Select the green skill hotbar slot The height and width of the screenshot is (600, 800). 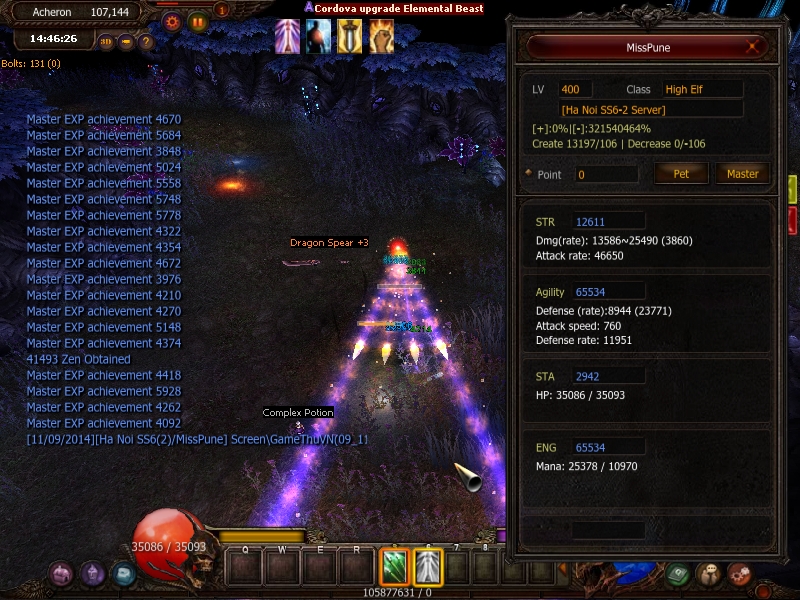[394, 567]
